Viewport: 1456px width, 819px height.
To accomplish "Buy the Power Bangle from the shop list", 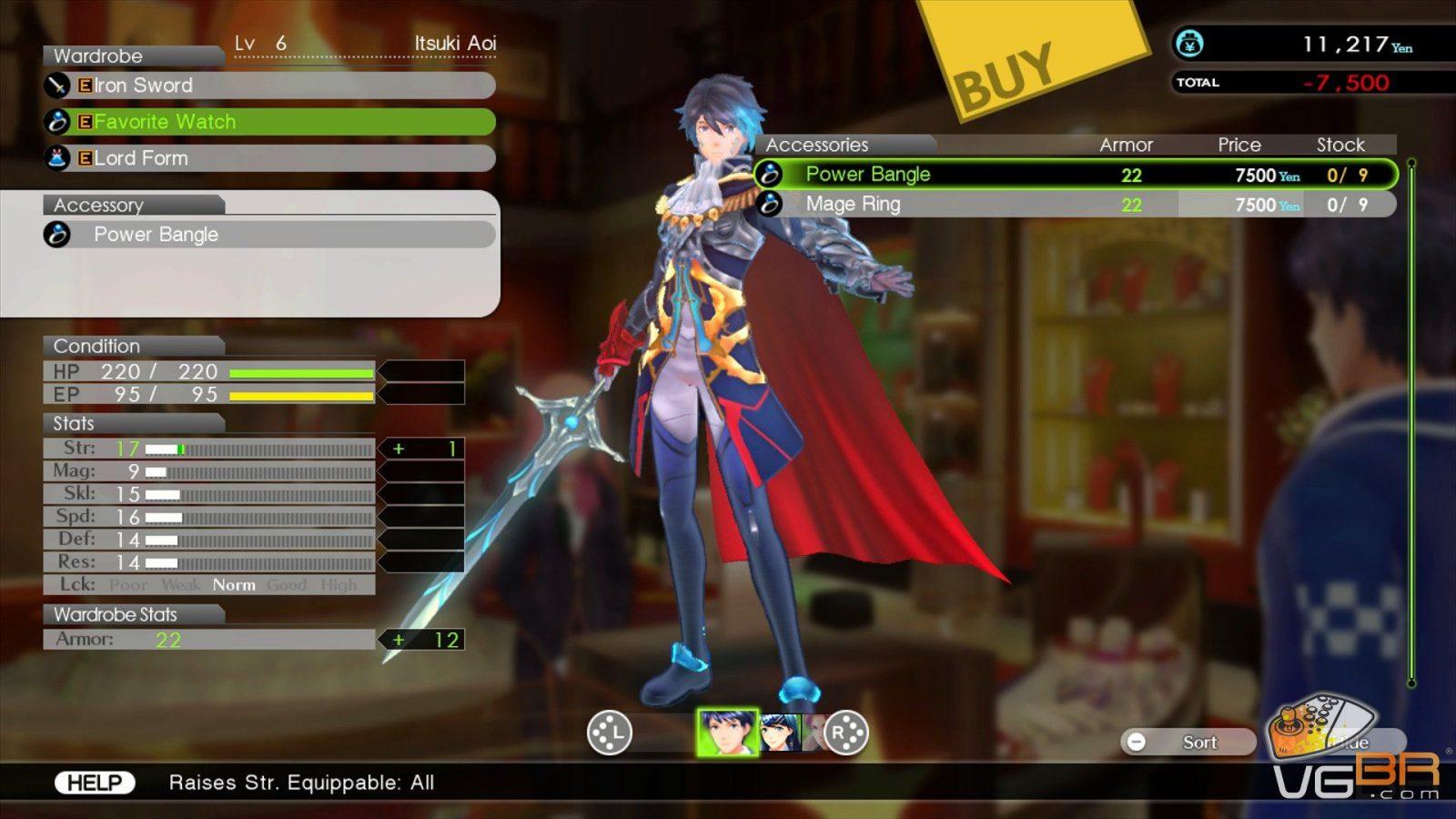I will (x=1074, y=175).
